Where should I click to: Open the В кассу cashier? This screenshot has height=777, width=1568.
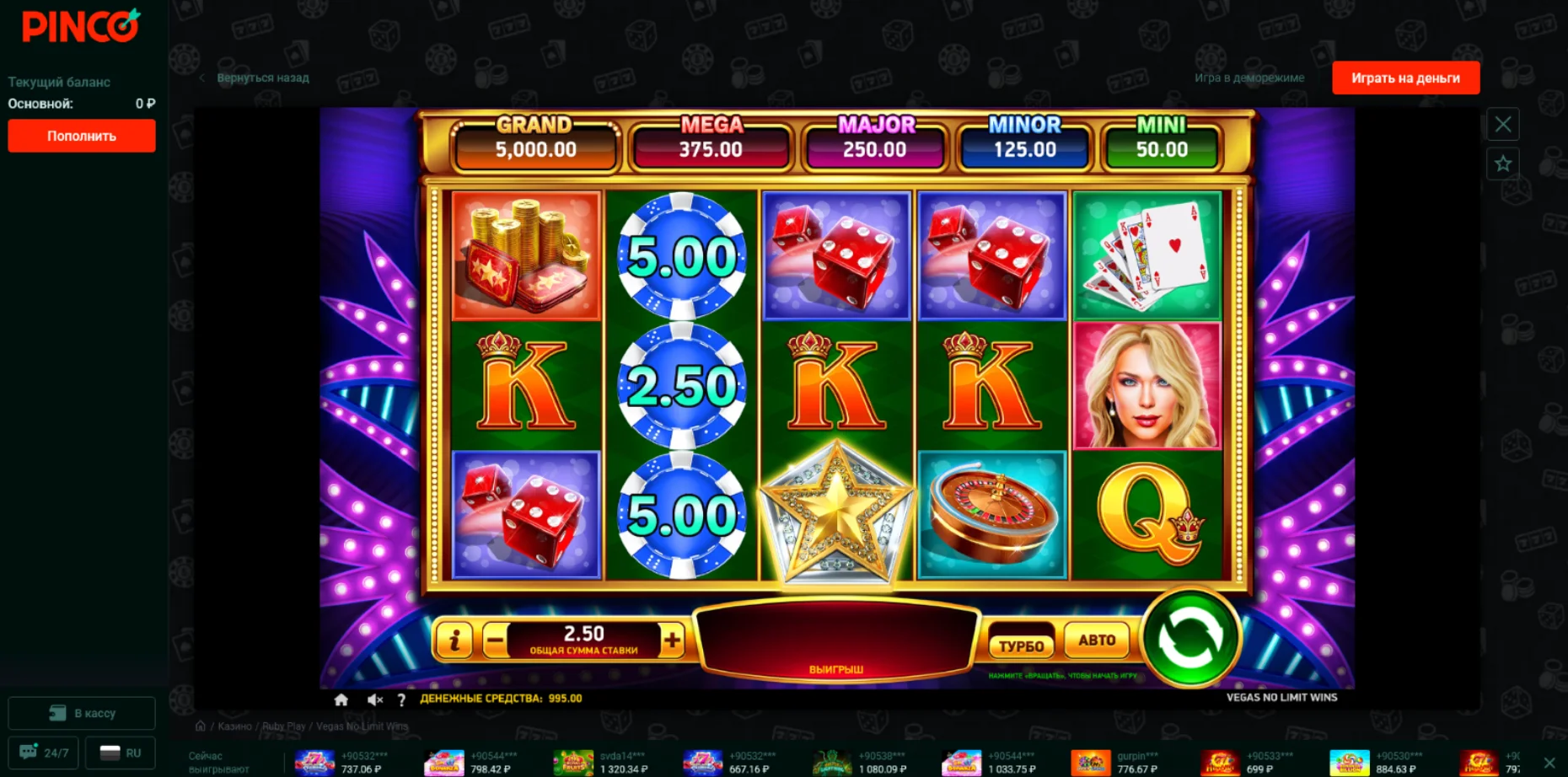[82, 713]
